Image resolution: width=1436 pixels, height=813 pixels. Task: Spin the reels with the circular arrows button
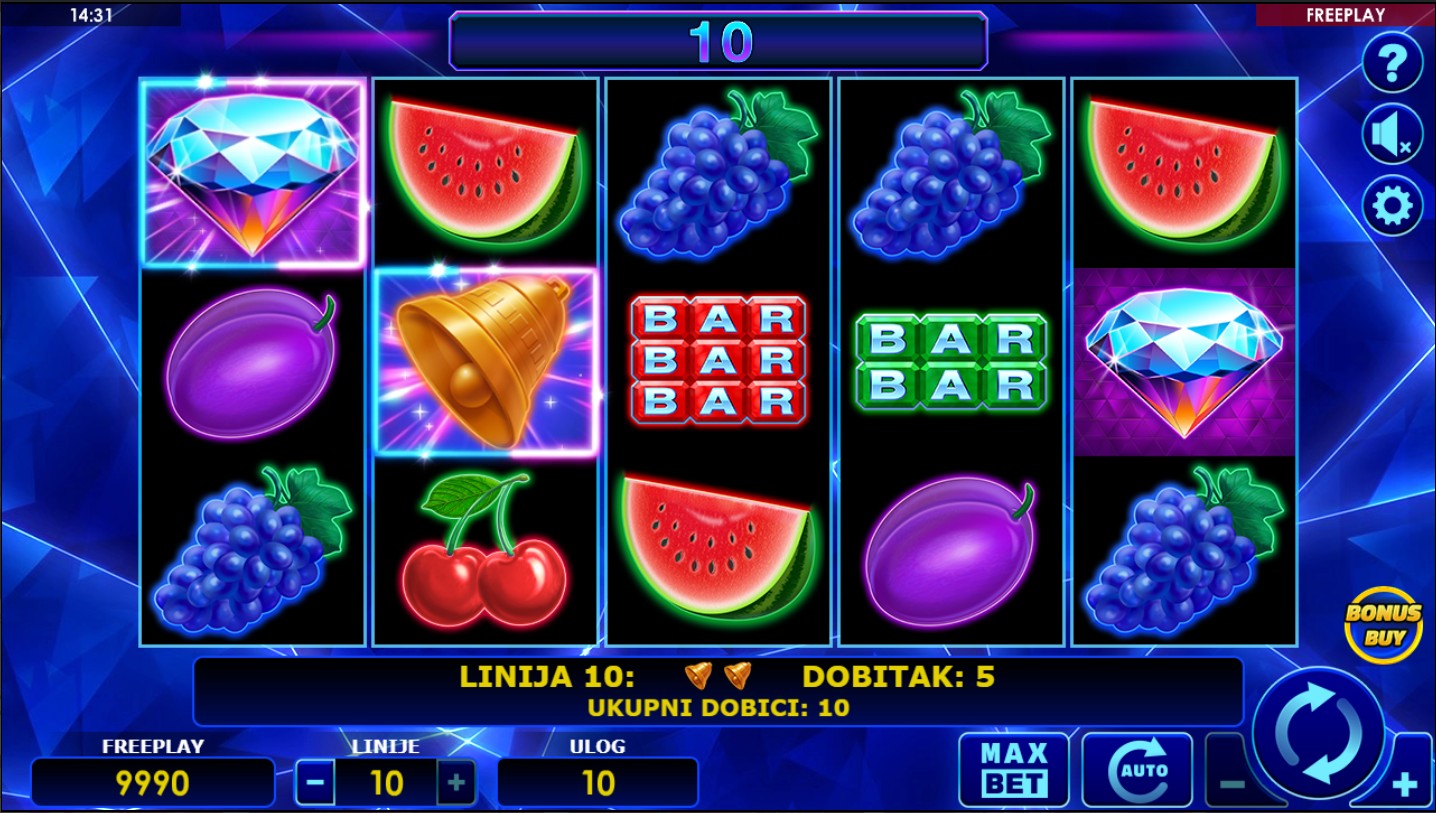1319,731
